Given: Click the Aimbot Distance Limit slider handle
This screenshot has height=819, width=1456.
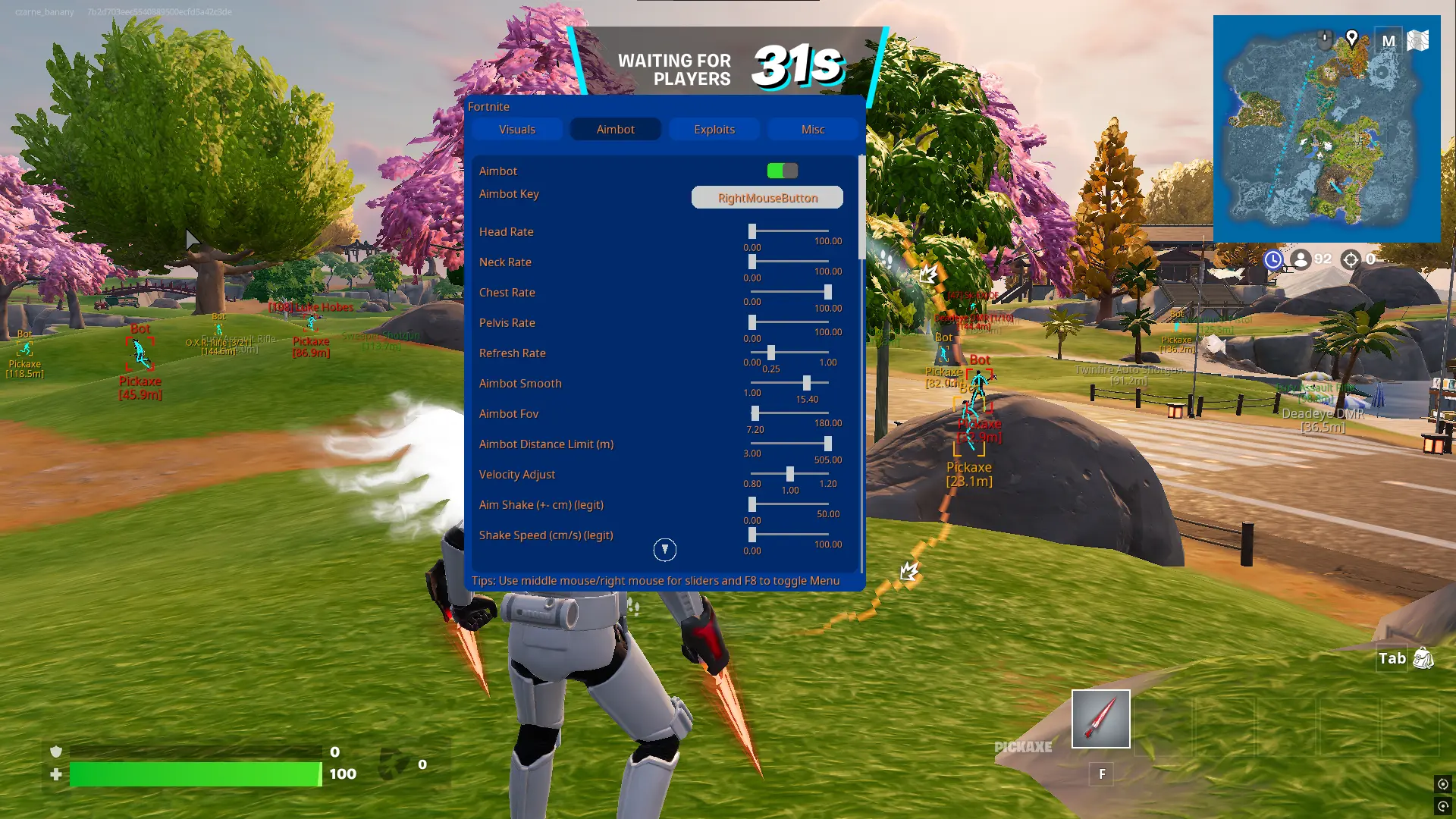Looking at the screenshot, I should pos(827,444).
